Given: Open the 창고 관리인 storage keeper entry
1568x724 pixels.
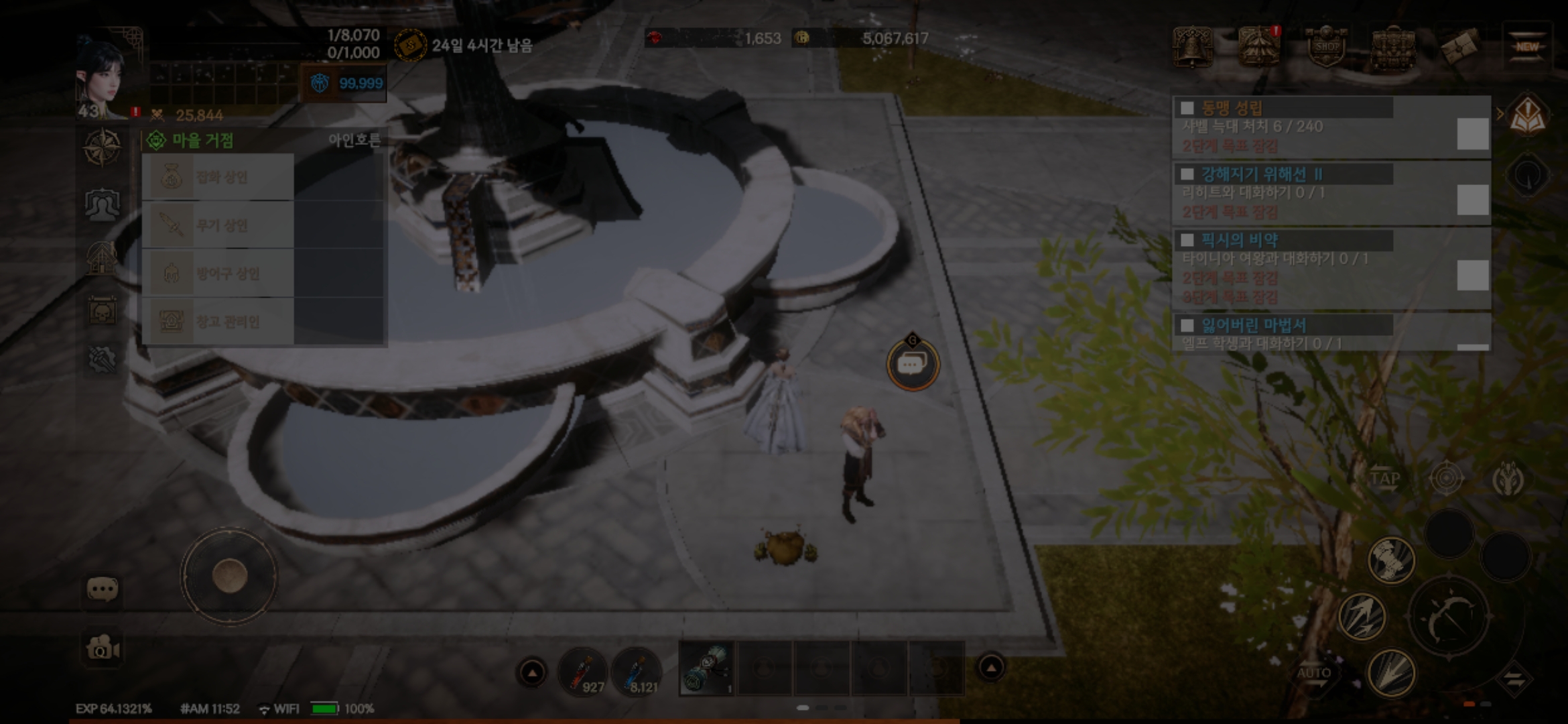Looking at the screenshot, I should [218, 322].
